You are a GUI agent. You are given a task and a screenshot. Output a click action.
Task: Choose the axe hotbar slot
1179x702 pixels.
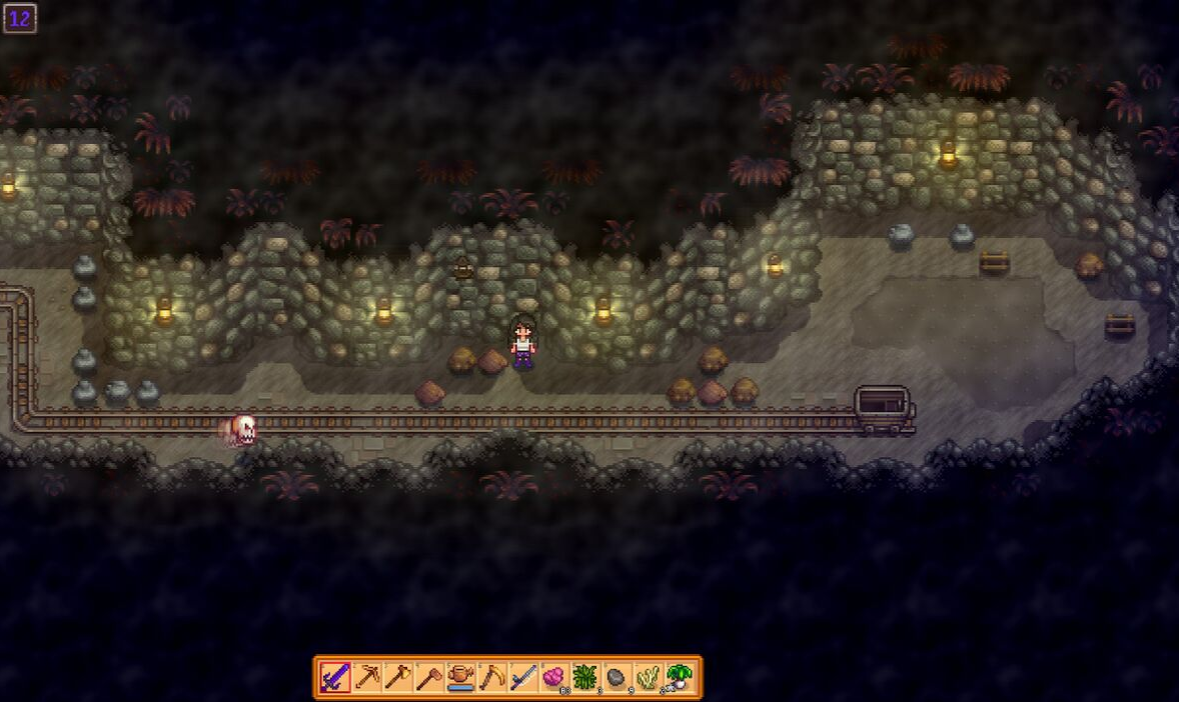point(398,678)
